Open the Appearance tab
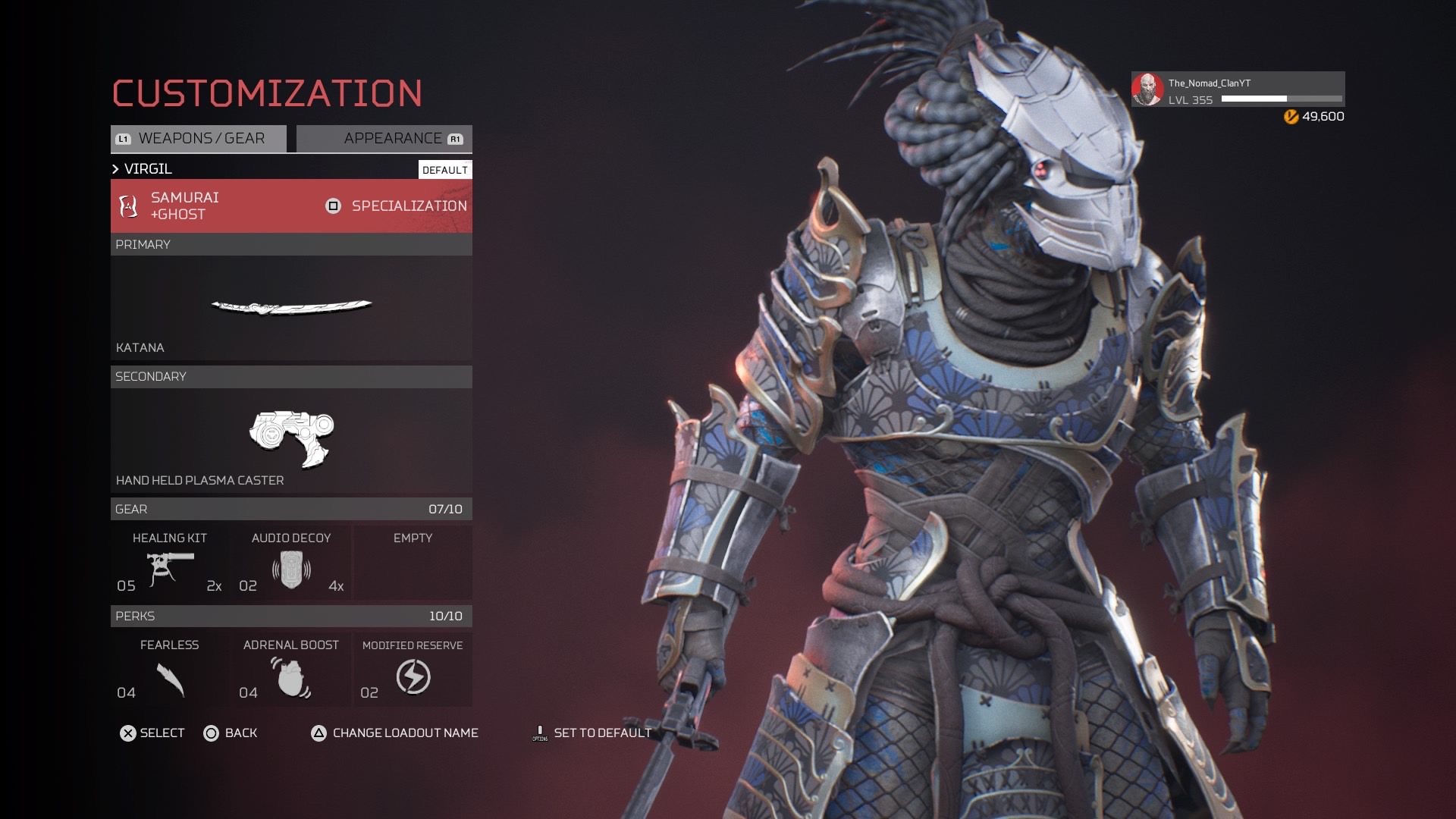The image size is (1456, 819). pos(384,139)
